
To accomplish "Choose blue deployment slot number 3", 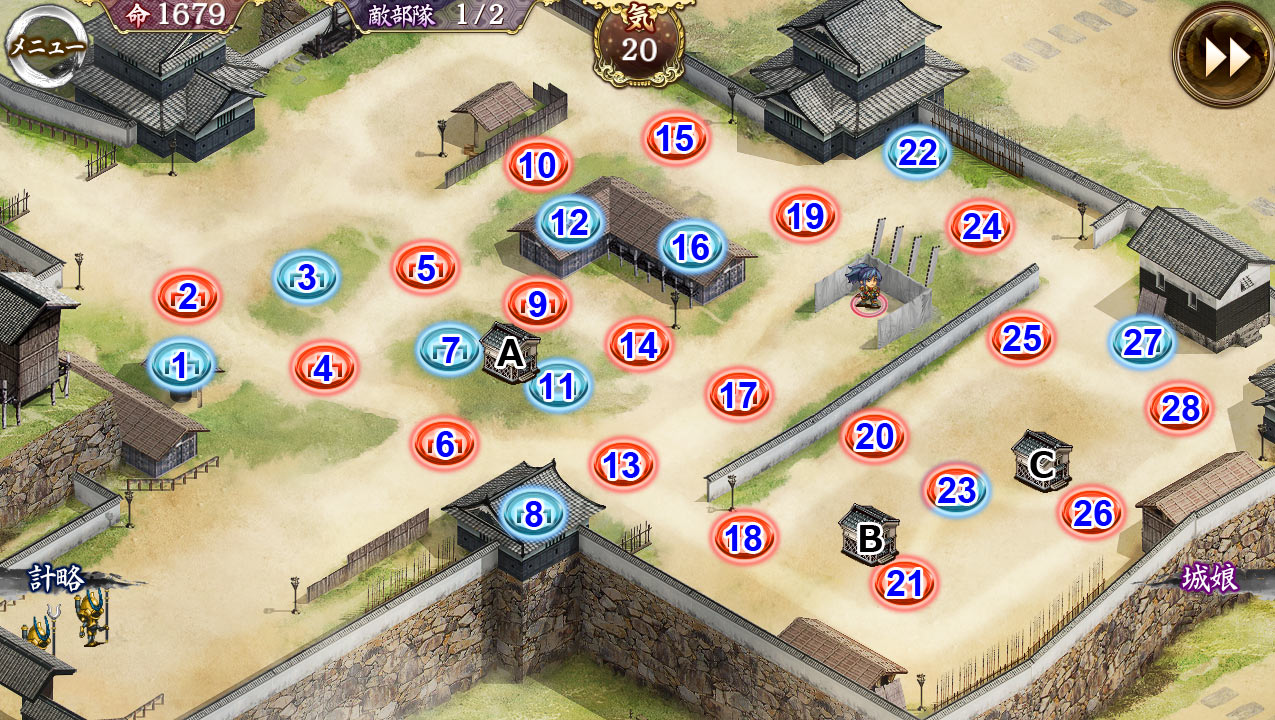I will coord(306,277).
